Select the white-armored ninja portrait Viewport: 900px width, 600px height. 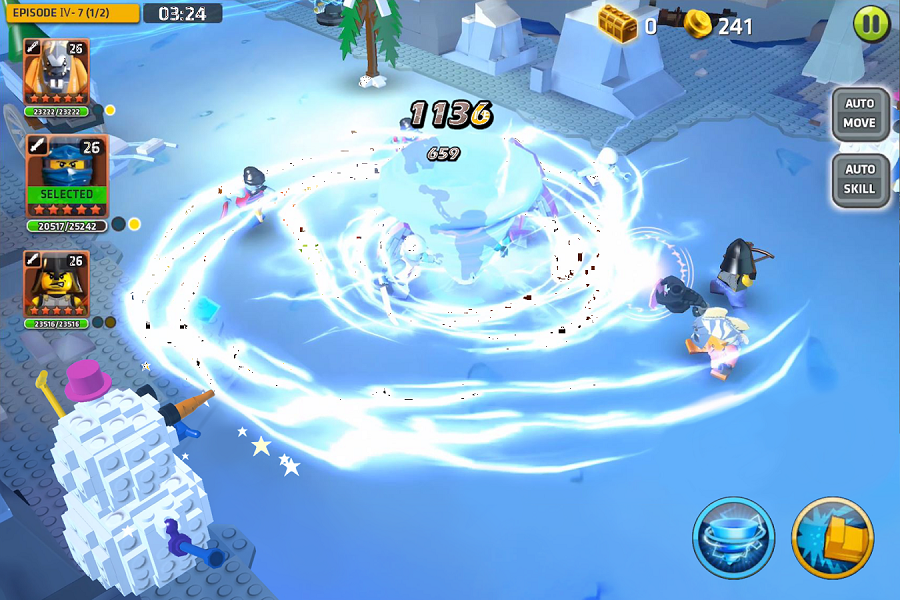[x=56, y=72]
